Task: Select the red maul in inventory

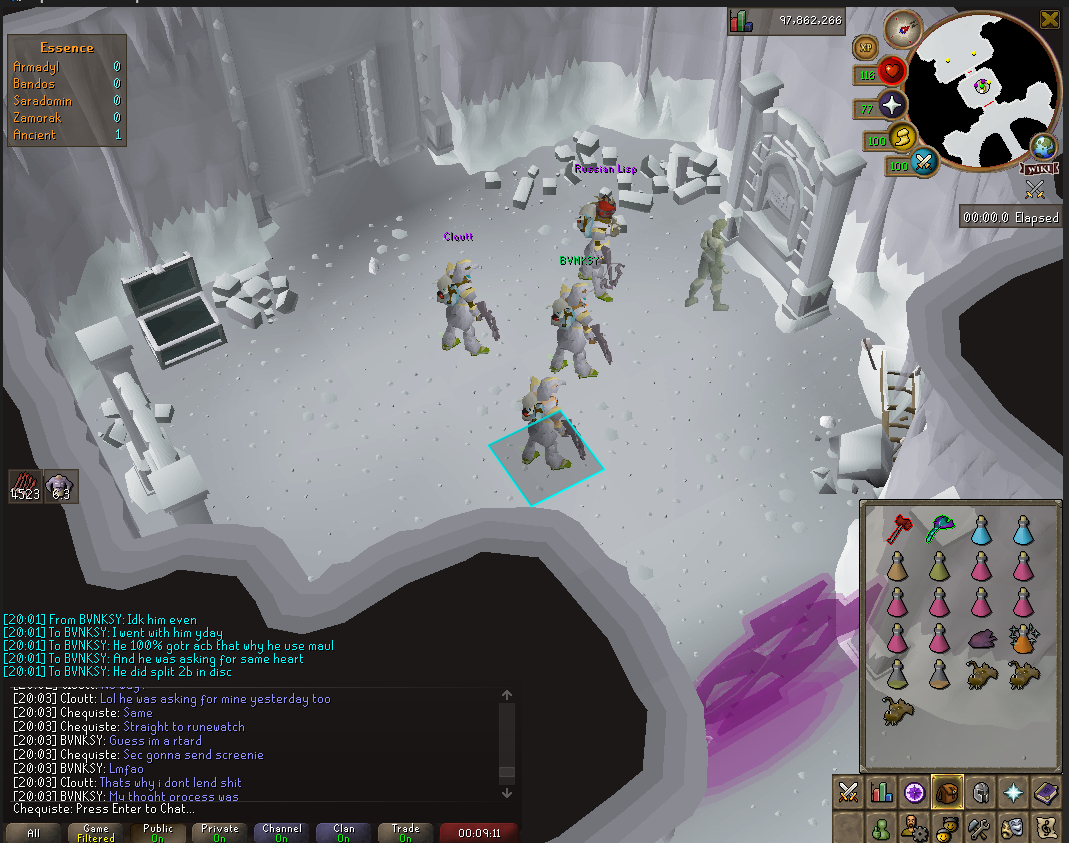Action: point(896,529)
